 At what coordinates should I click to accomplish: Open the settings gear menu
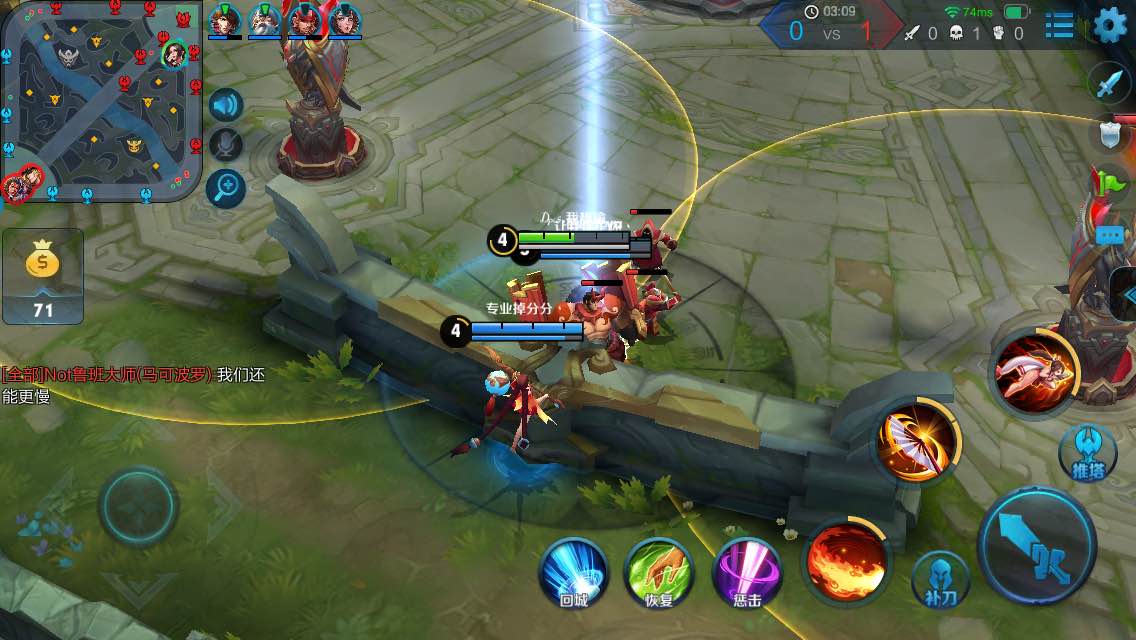click(1110, 25)
